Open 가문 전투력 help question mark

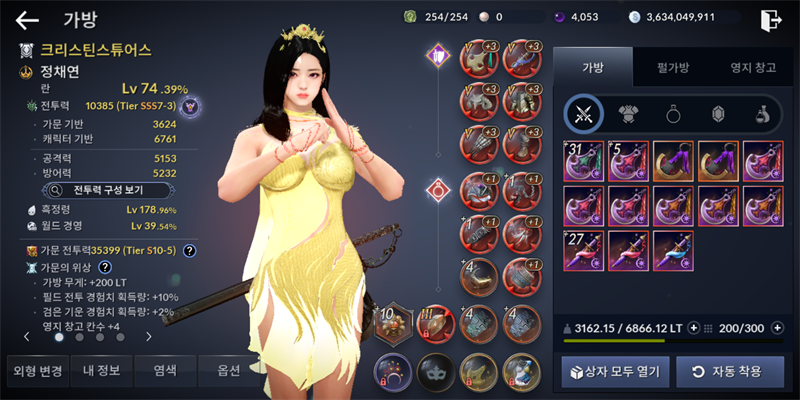click(189, 251)
